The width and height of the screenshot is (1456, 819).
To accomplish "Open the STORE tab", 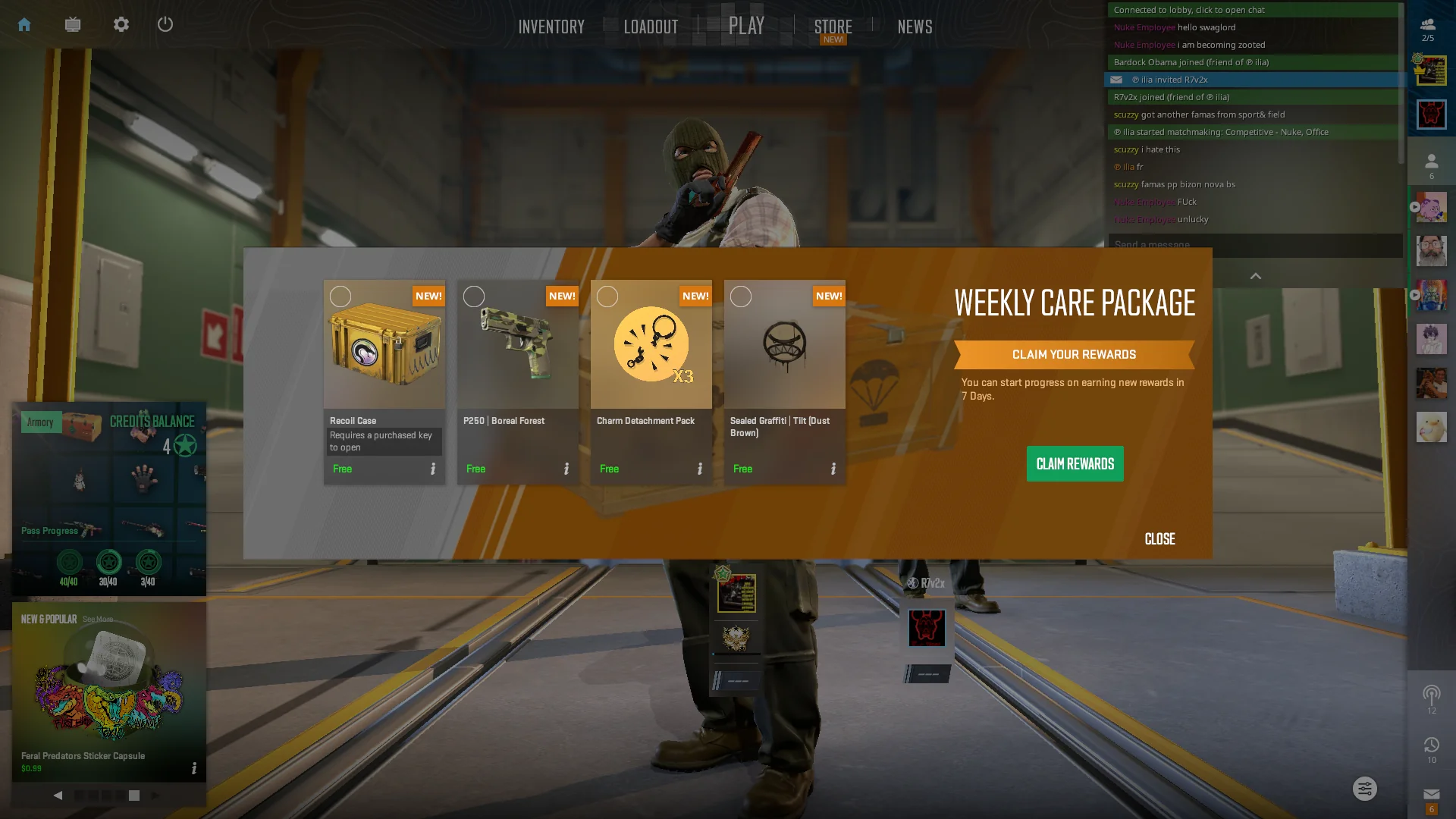I will point(833,26).
